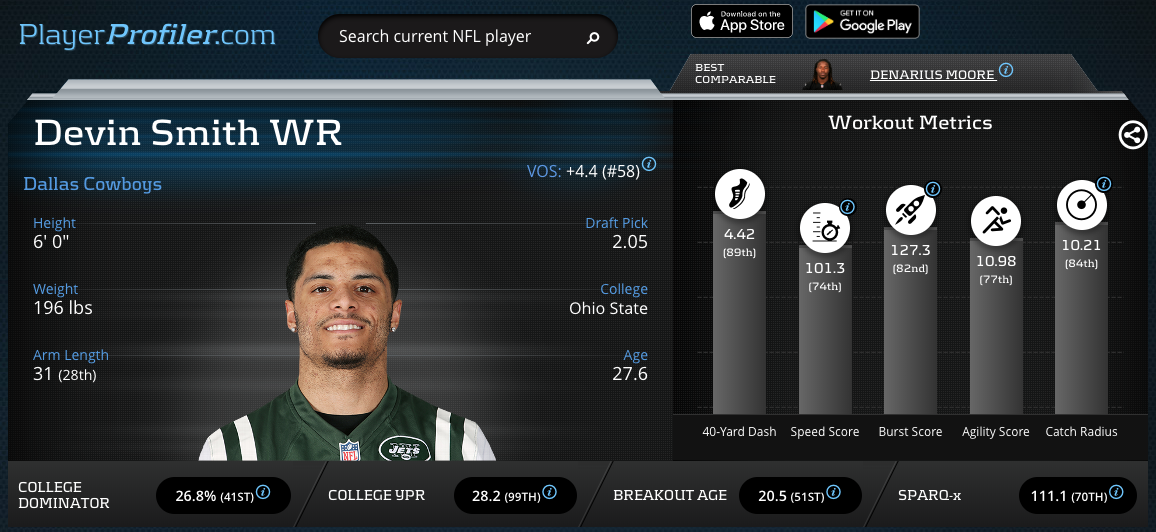Click the share icon button
Viewport: 1156px width, 532px height.
coord(1133,135)
